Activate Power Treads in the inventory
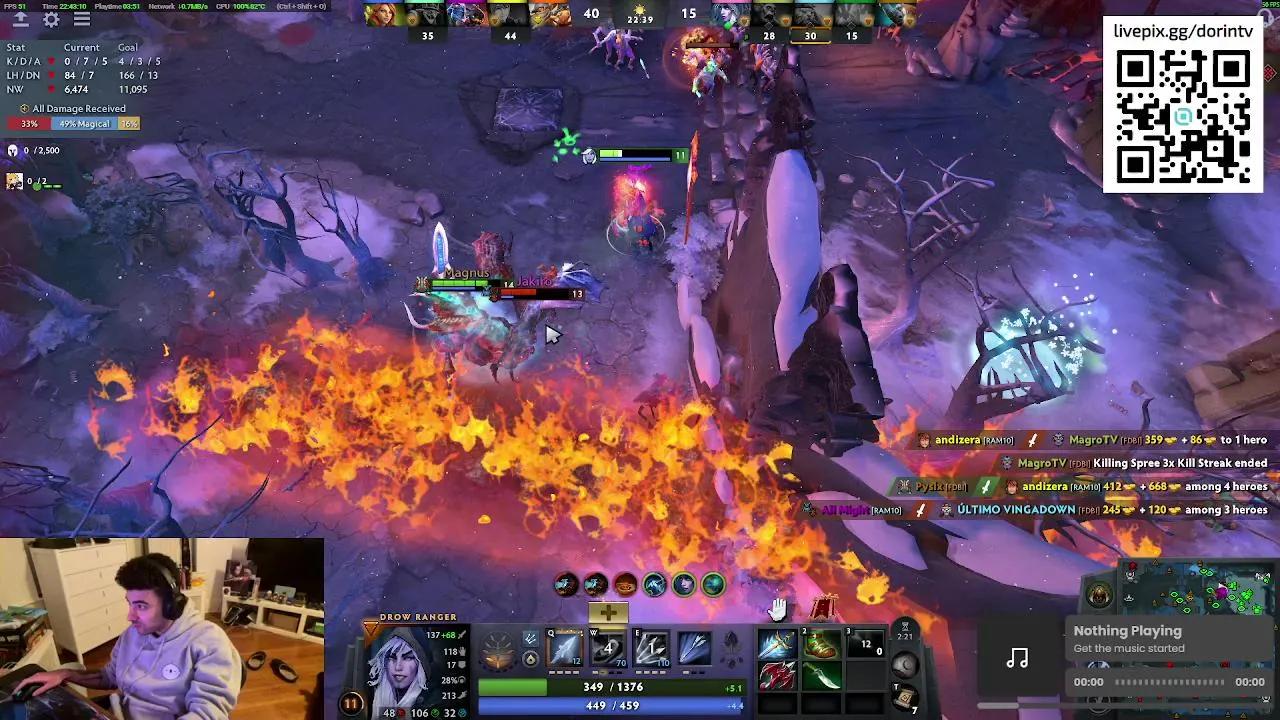 click(820, 645)
